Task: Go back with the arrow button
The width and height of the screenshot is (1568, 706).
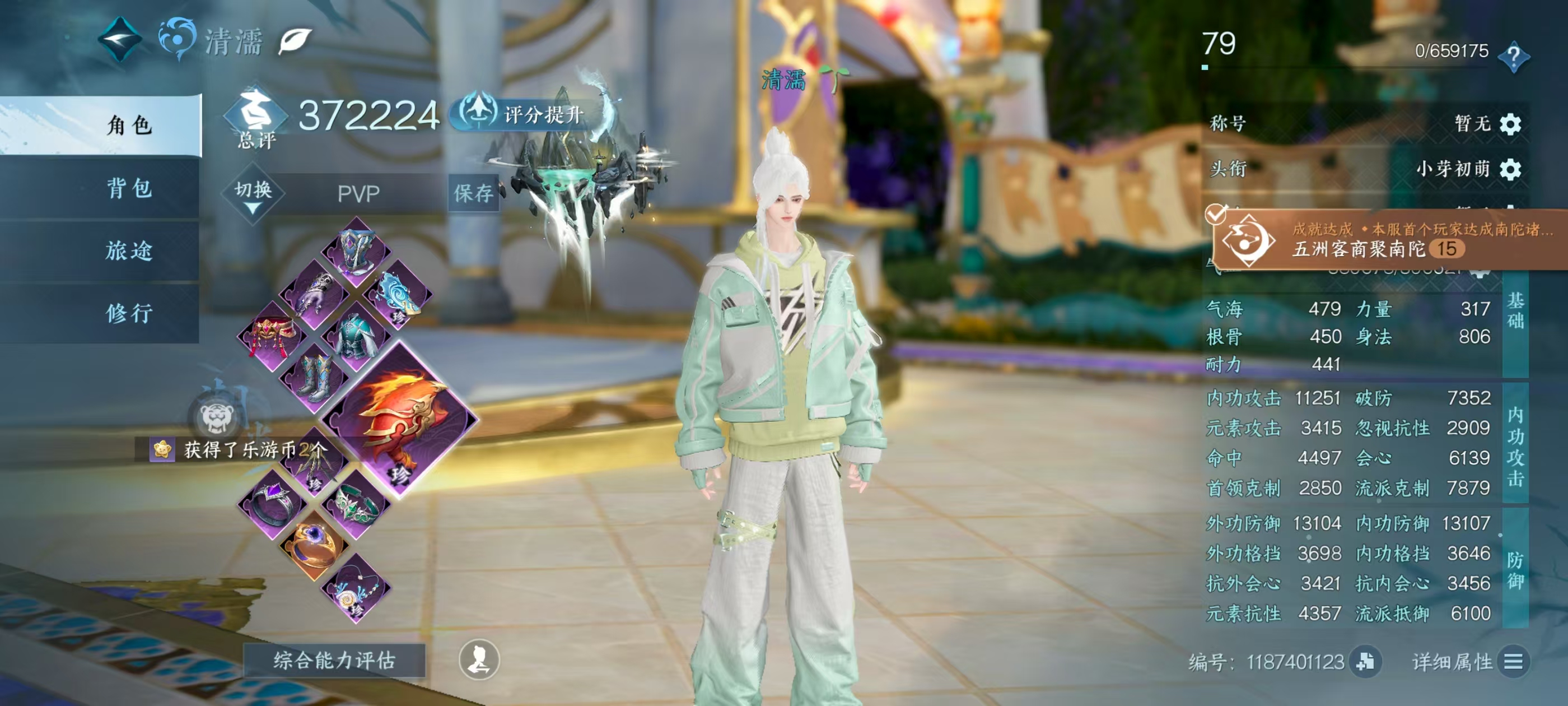Action: click(120, 40)
